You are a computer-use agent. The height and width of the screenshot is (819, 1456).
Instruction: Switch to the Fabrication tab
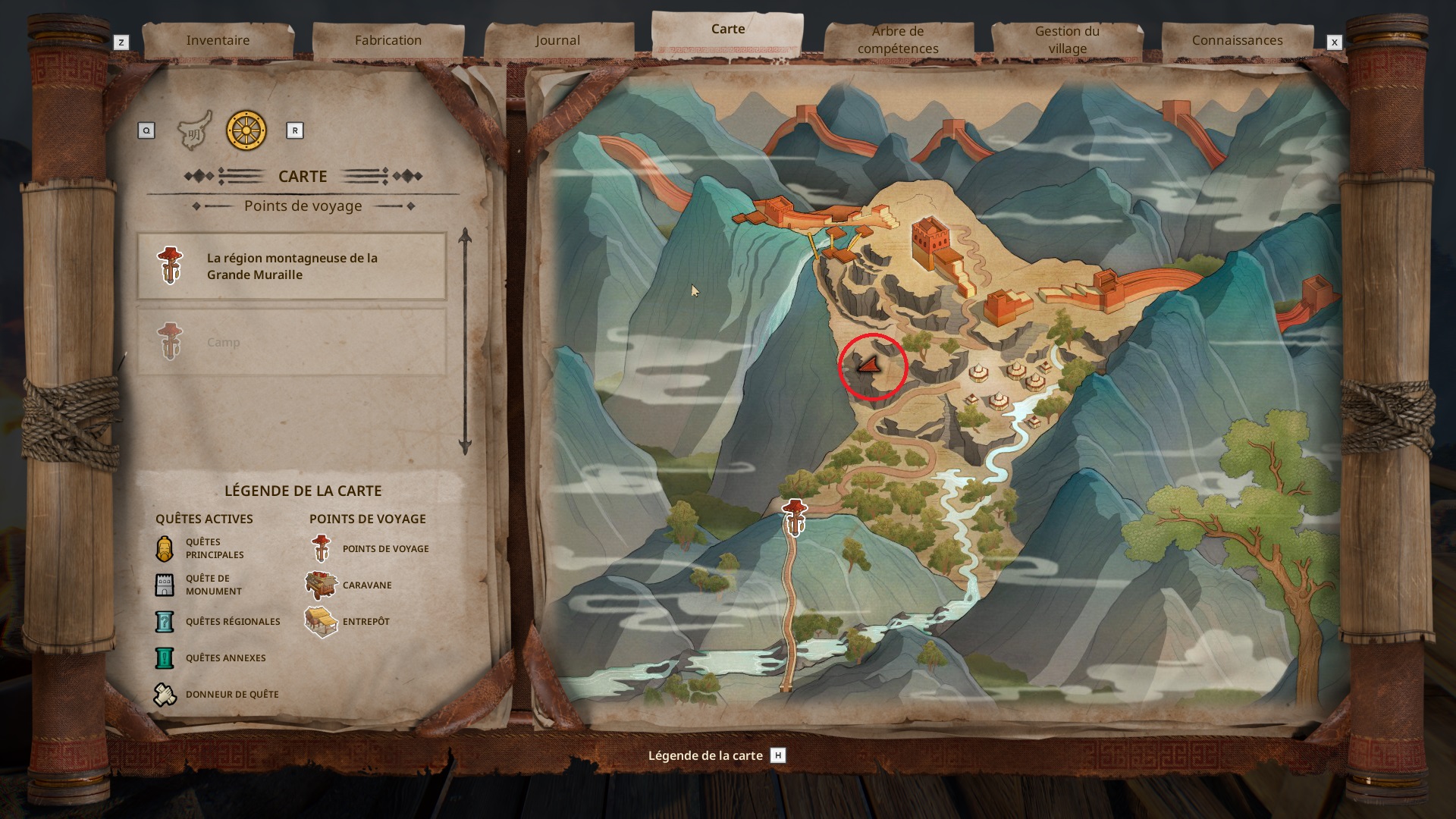(388, 40)
